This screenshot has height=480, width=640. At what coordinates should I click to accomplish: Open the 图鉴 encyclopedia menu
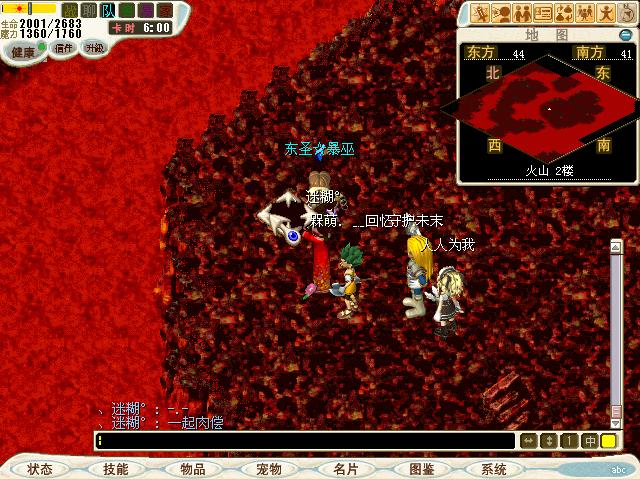(422, 469)
